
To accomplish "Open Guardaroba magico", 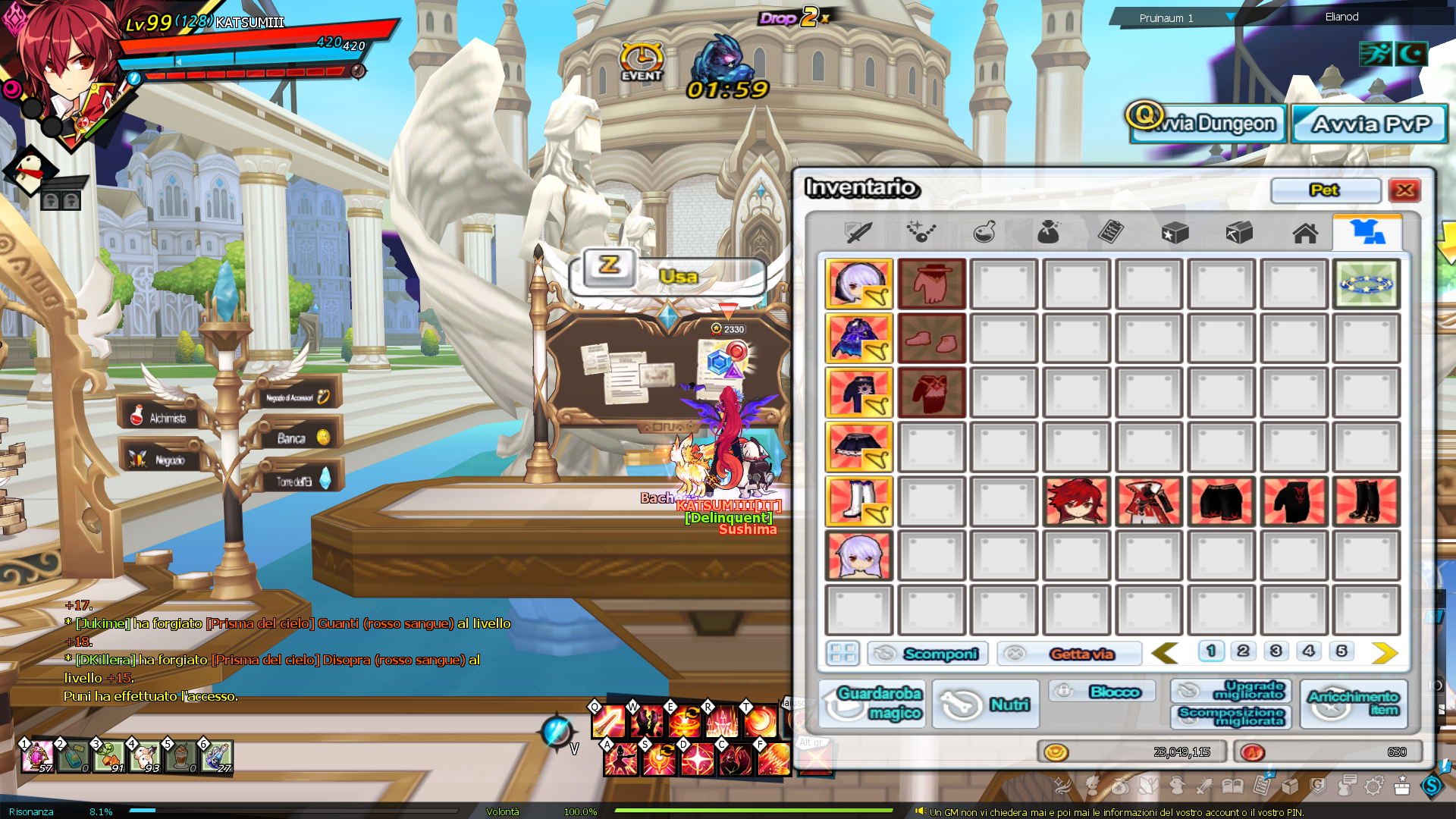I will pyautogui.click(x=872, y=703).
